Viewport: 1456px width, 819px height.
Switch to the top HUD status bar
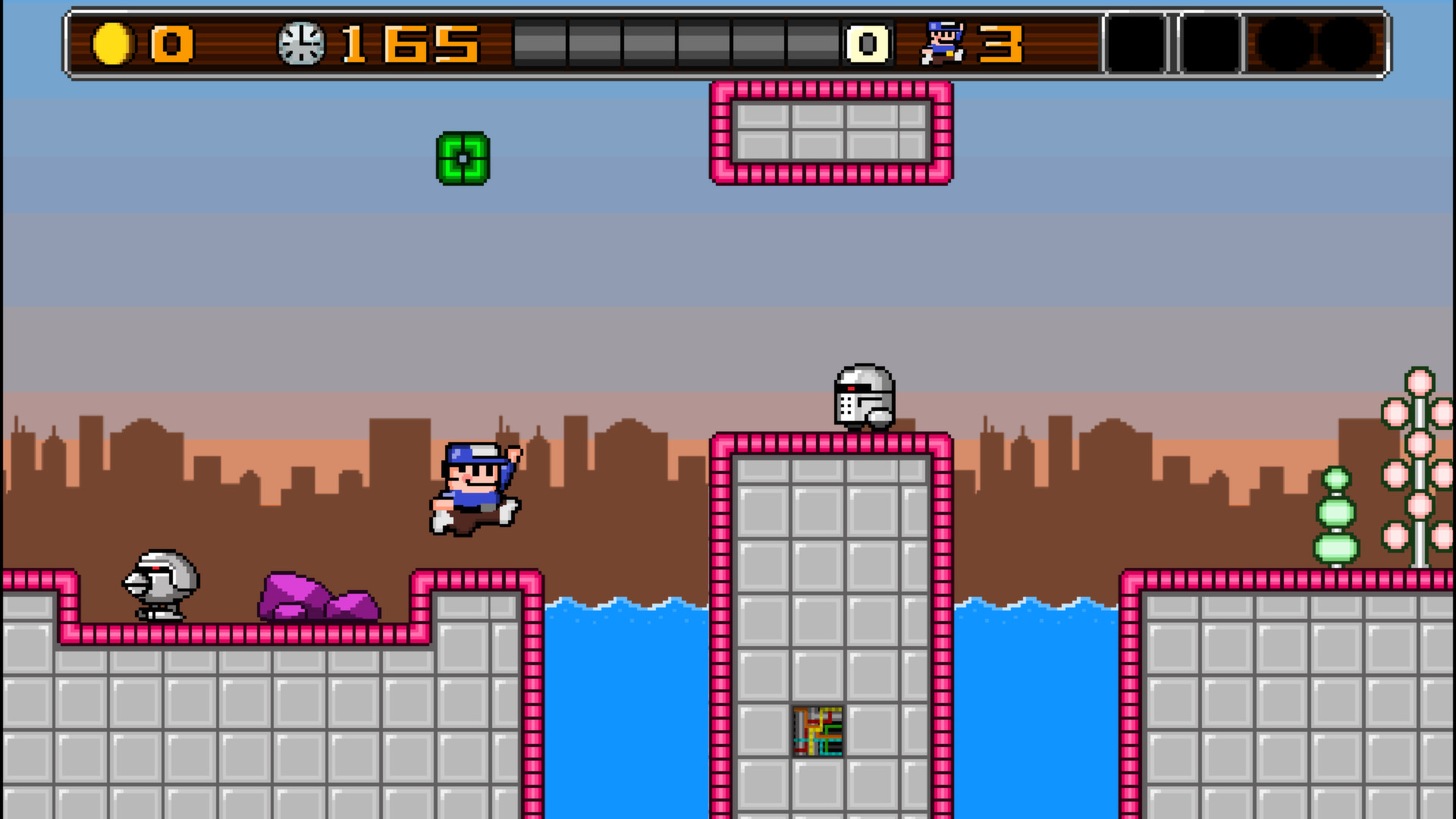coord(728,42)
